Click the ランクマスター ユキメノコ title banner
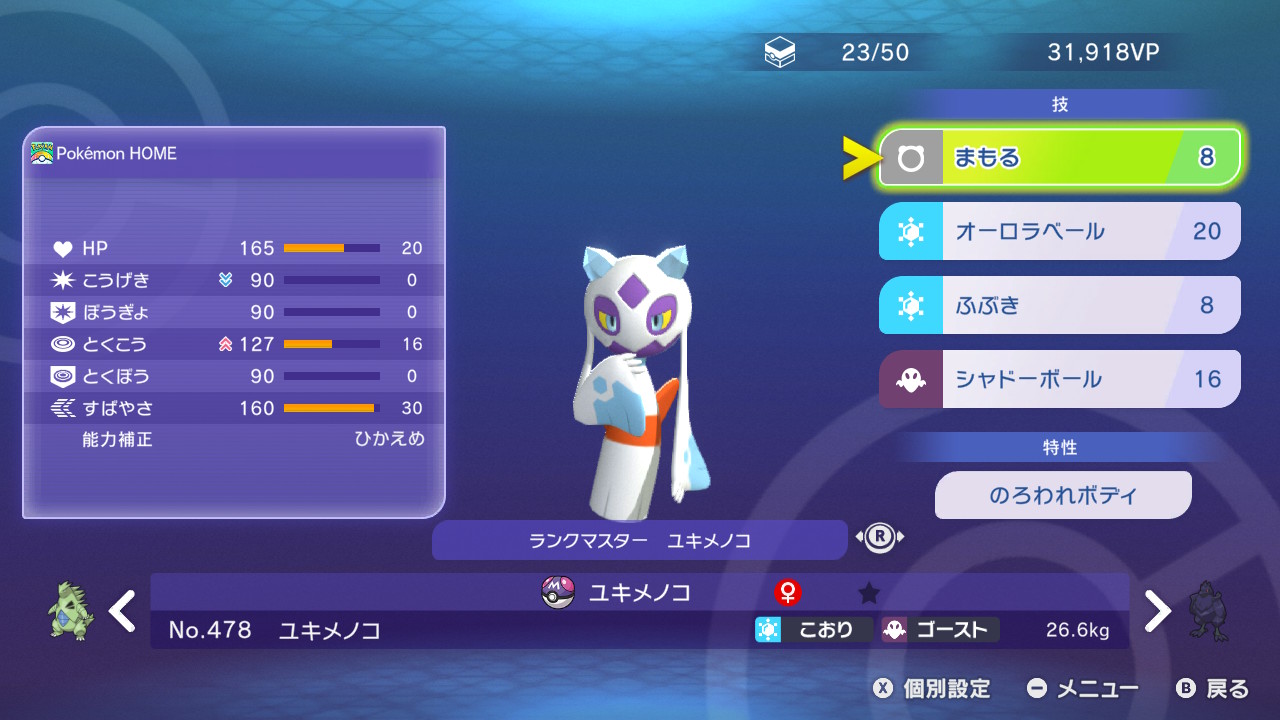The width and height of the screenshot is (1280, 720). point(639,541)
